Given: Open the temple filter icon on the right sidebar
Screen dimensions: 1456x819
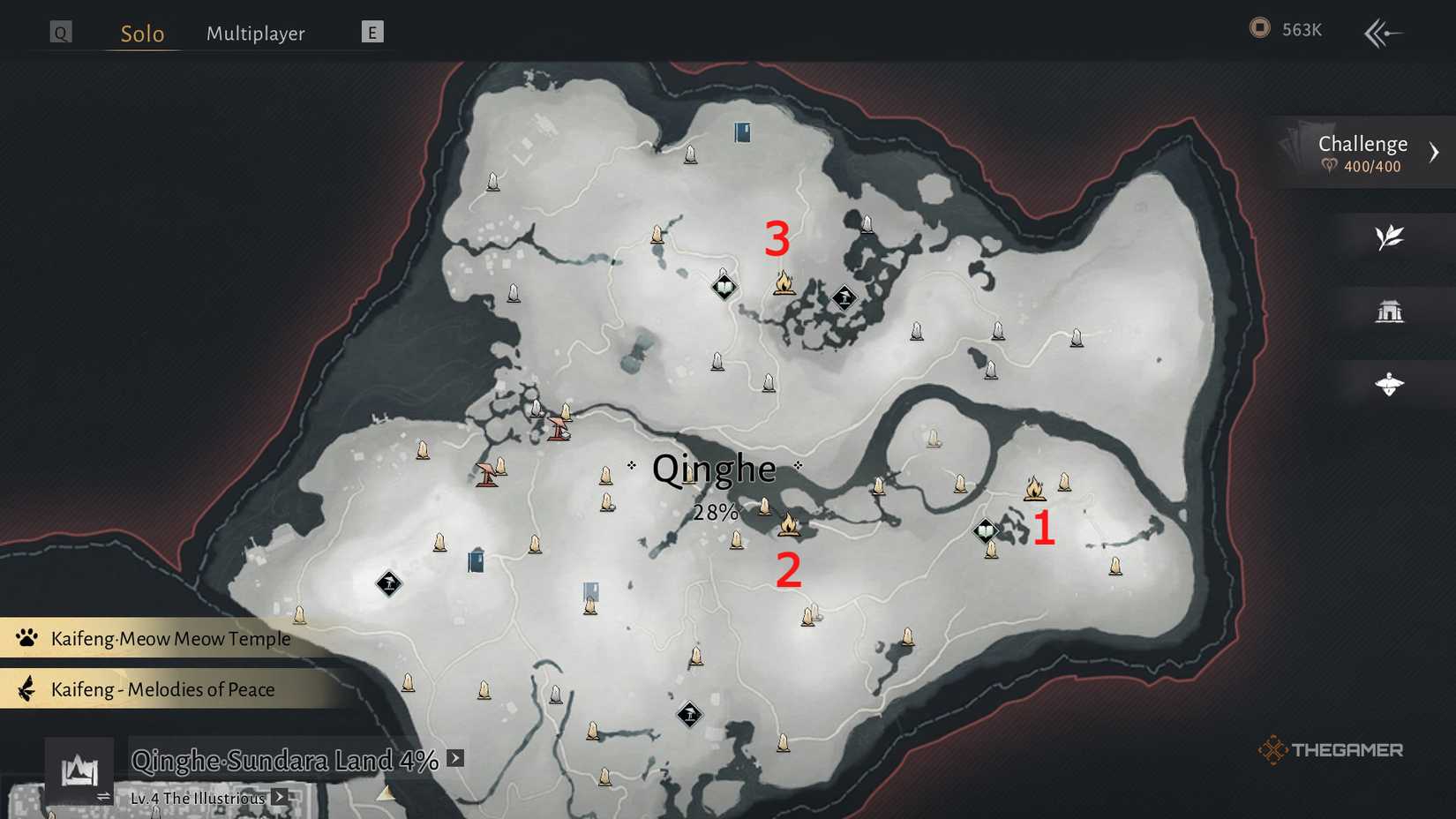Looking at the screenshot, I should point(1390,311).
